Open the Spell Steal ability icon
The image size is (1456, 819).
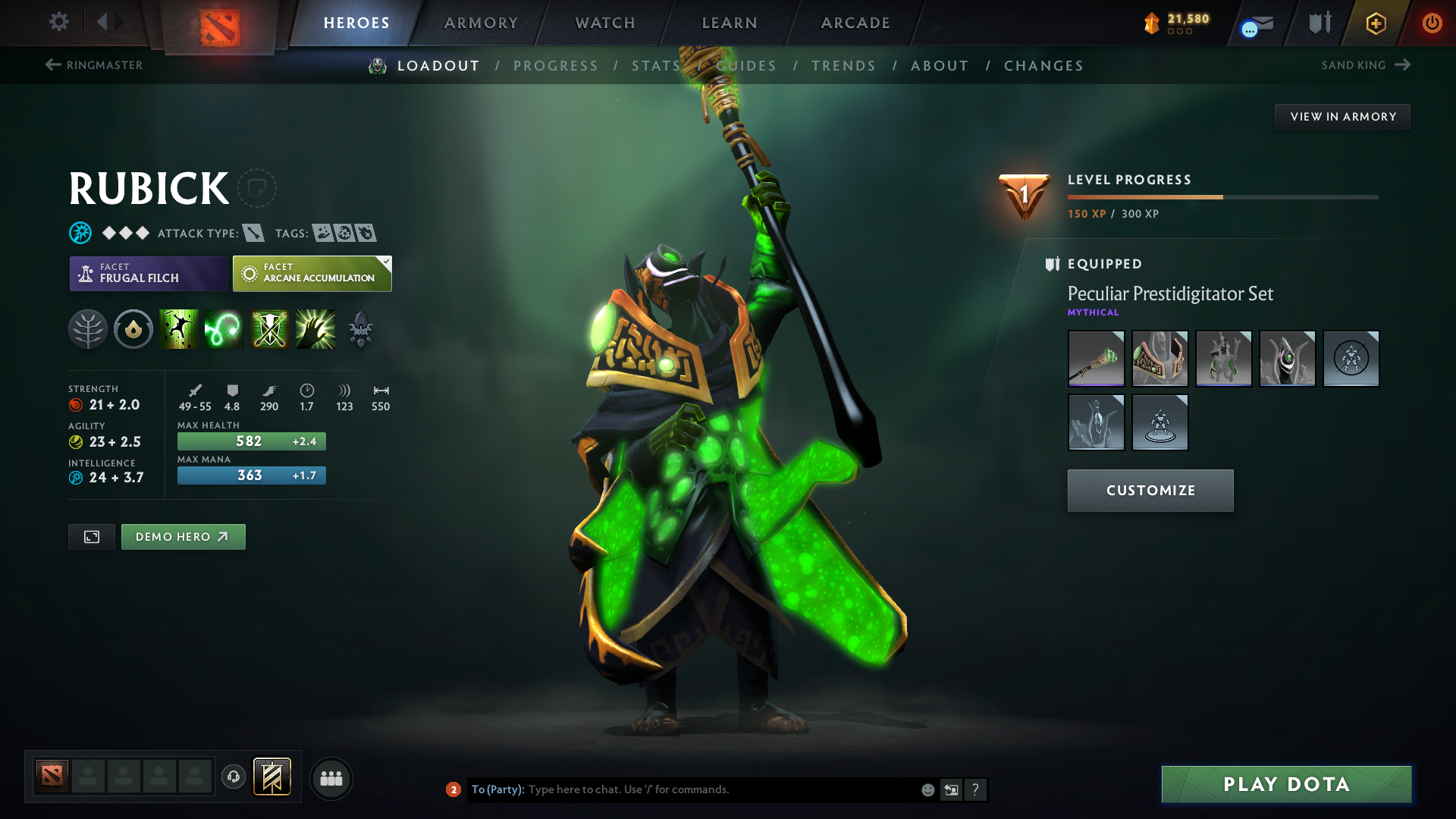pyautogui.click(x=315, y=329)
